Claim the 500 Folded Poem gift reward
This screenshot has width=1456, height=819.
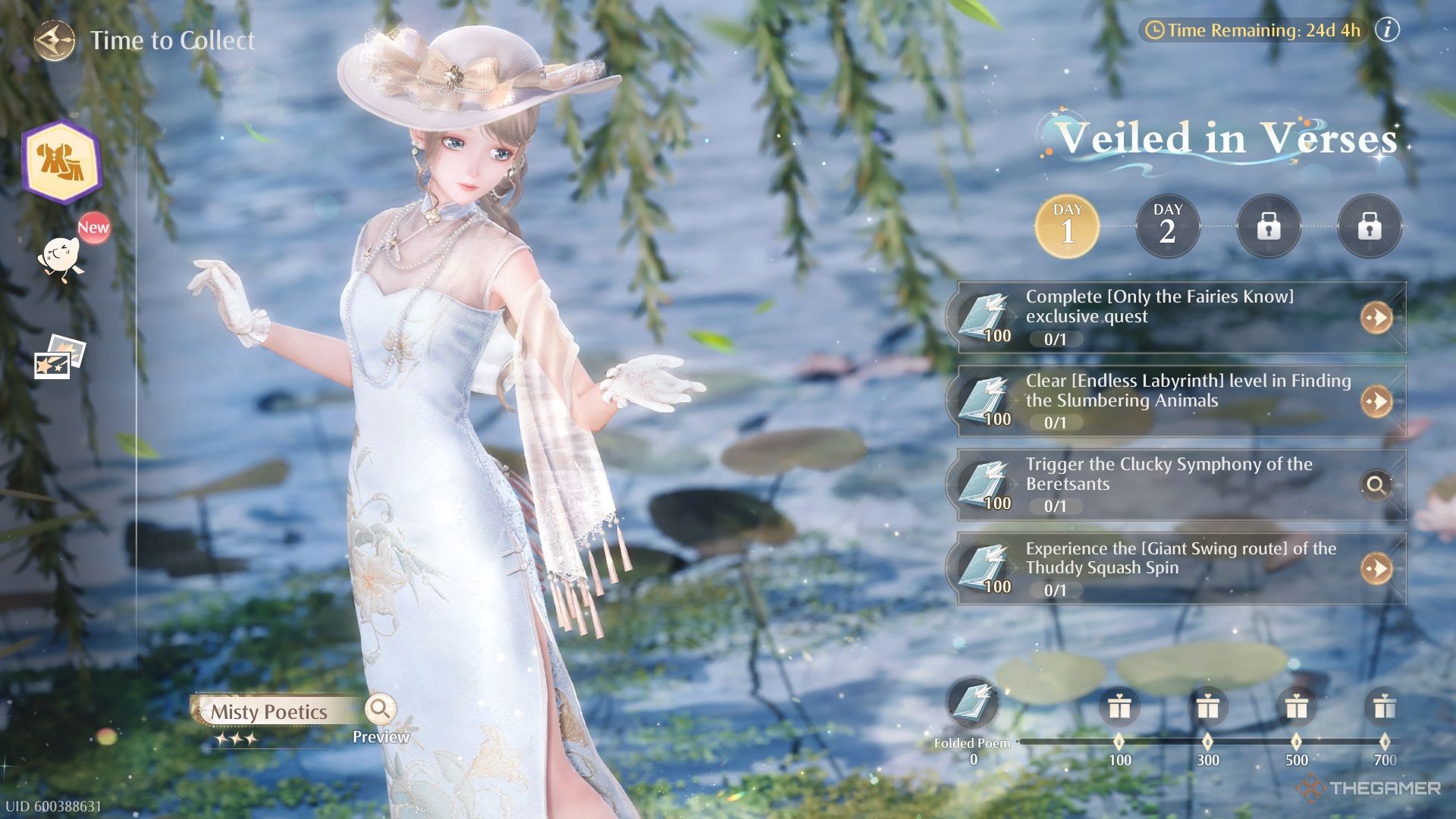pyautogui.click(x=1296, y=707)
